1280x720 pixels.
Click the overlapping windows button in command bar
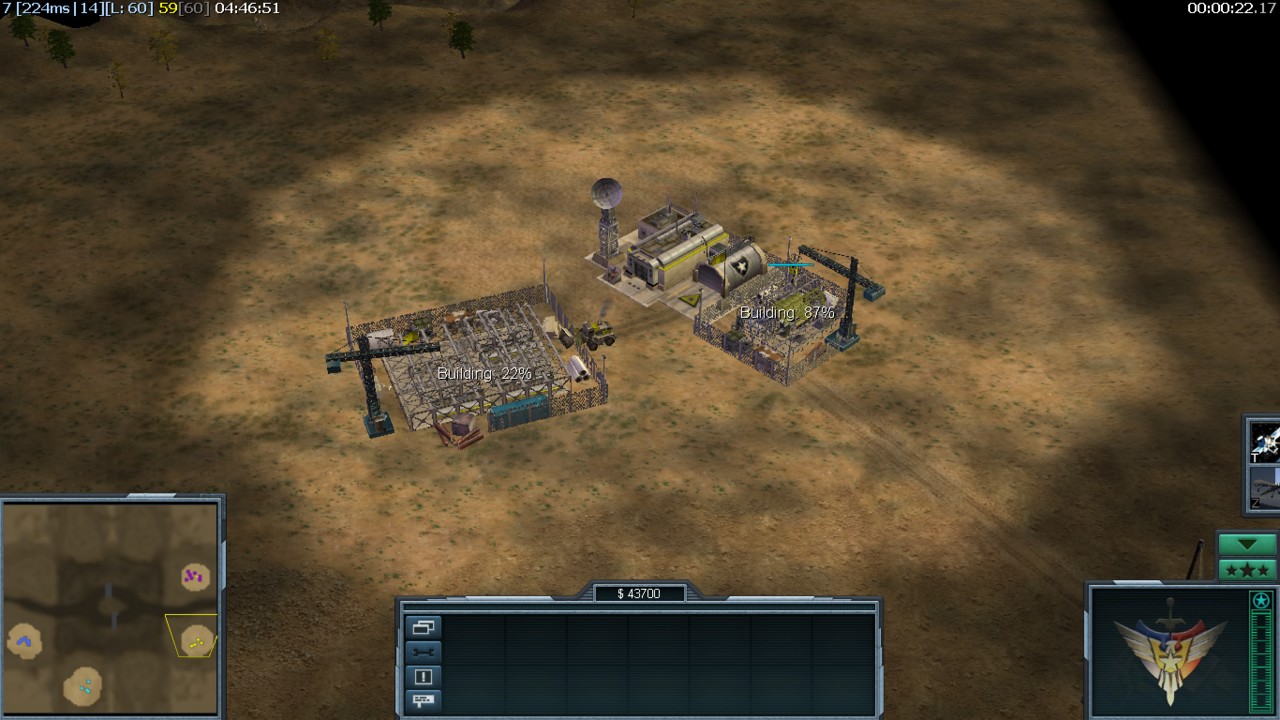point(423,628)
